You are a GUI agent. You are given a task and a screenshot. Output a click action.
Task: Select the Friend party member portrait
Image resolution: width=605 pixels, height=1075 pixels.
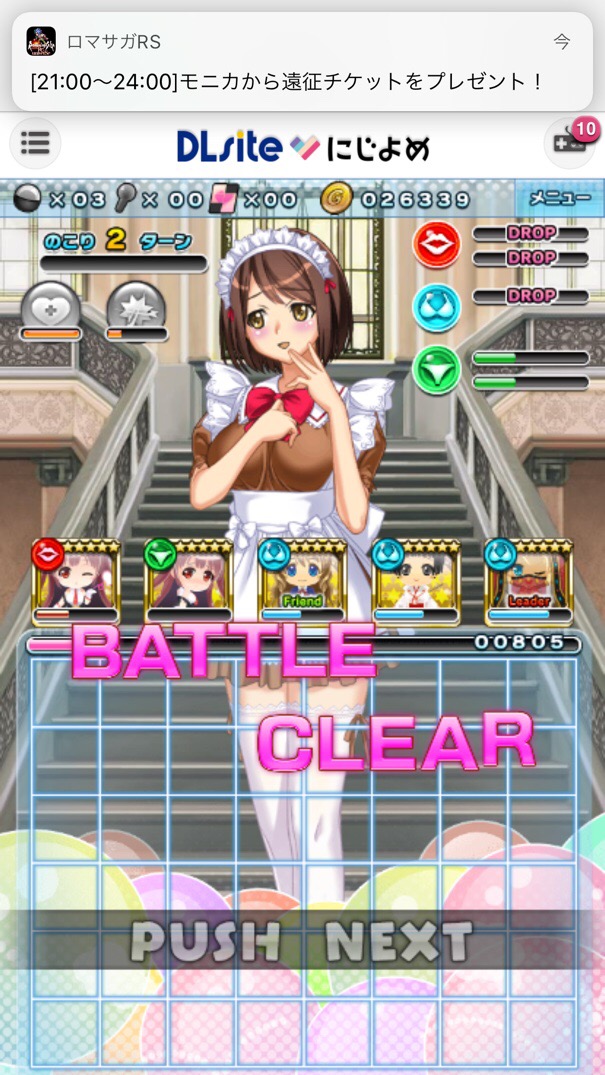tap(302, 582)
